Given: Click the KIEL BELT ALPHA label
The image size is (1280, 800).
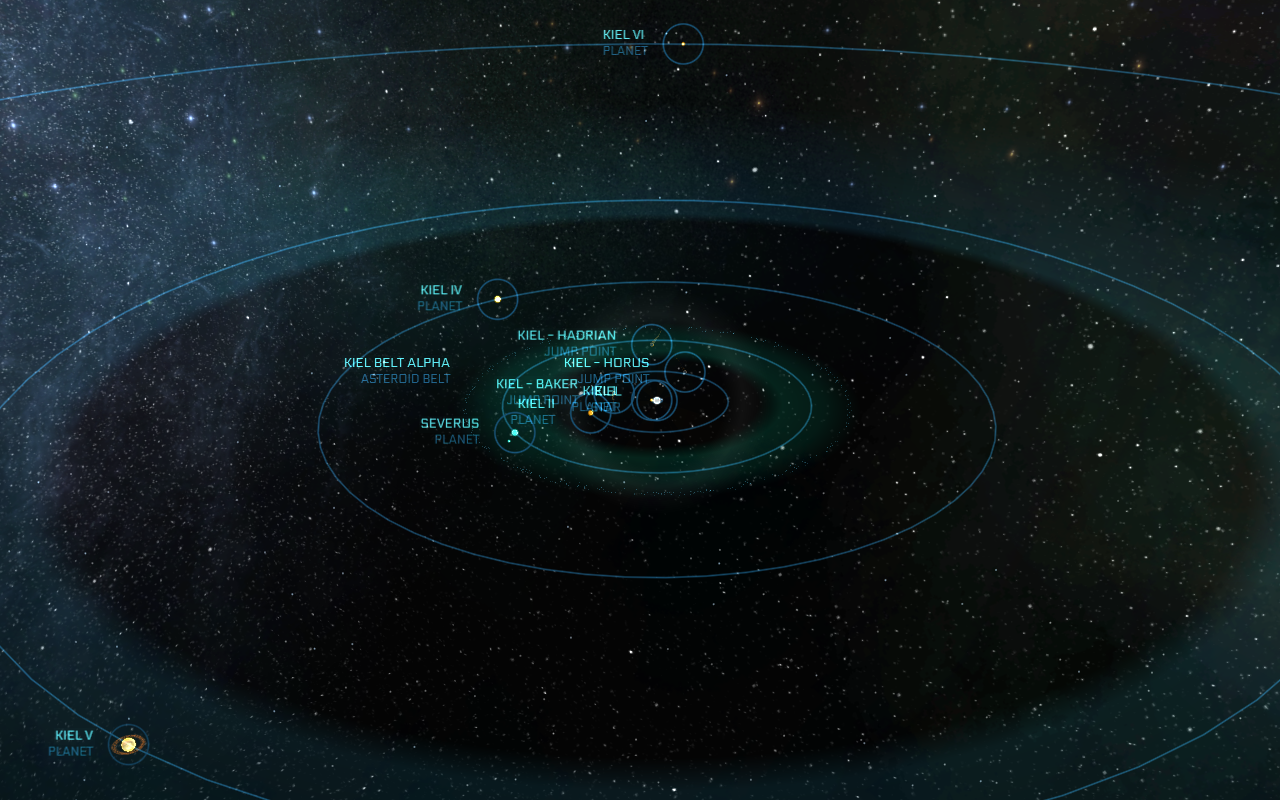Looking at the screenshot, I should click(398, 362).
